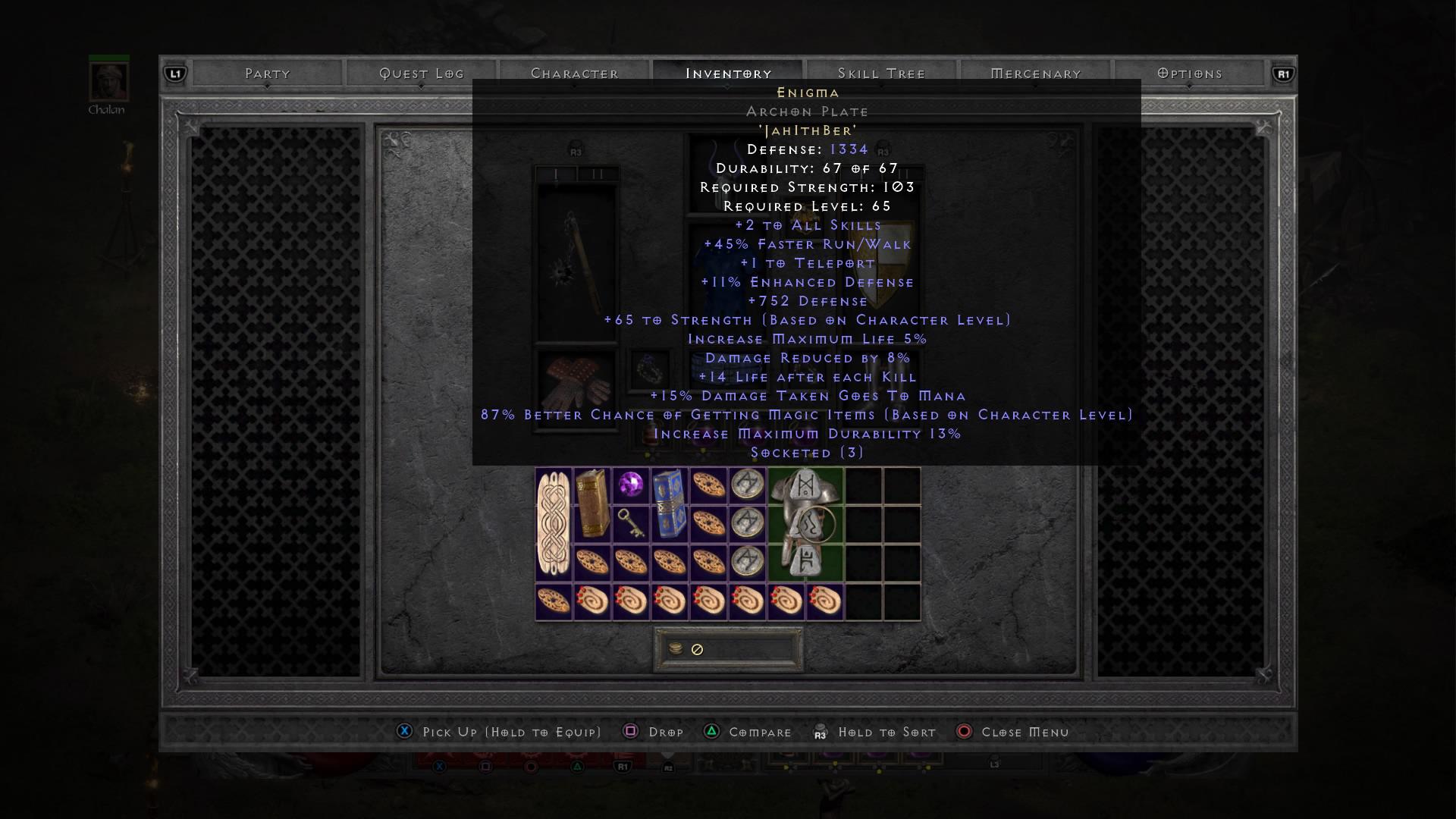Switch to the Character tab
The height and width of the screenshot is (819, 1456).
(x=575, y=73)
